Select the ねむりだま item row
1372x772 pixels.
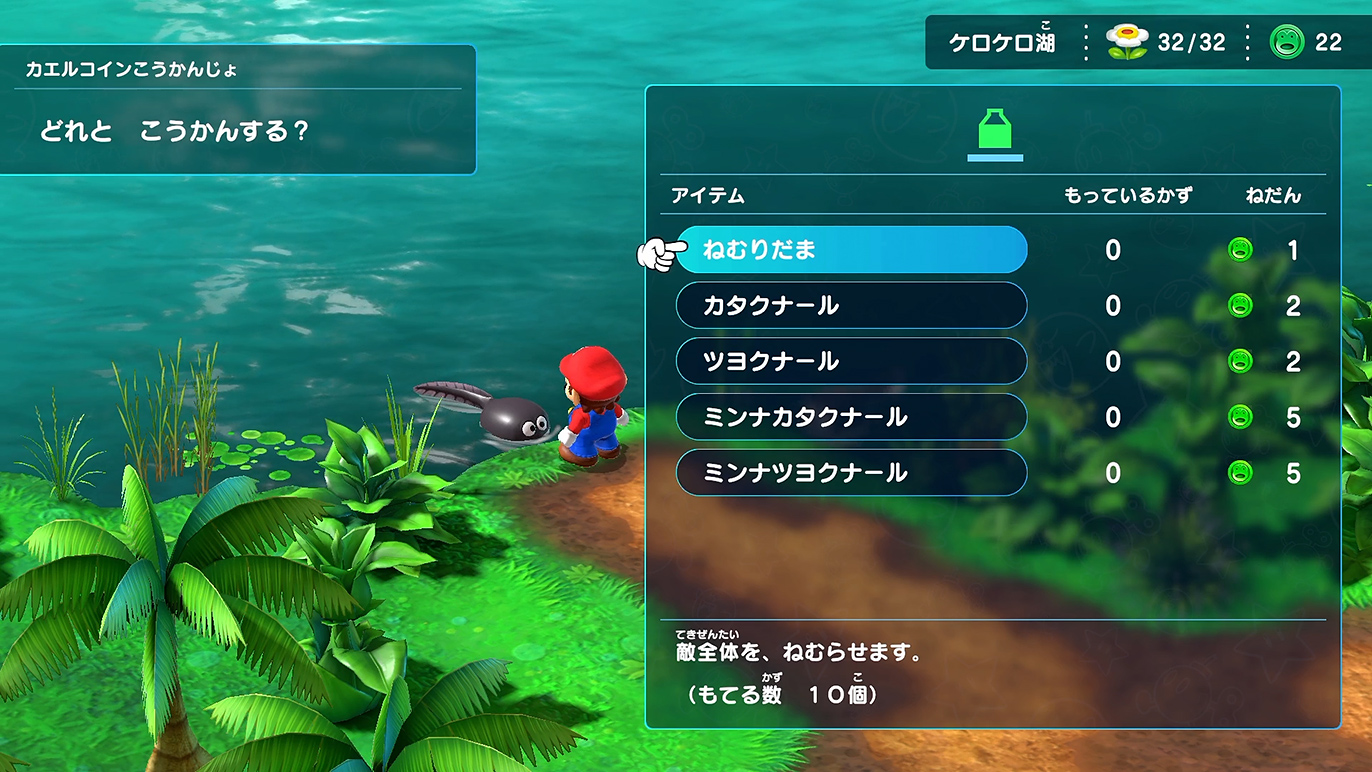click(x=851, y=250)
